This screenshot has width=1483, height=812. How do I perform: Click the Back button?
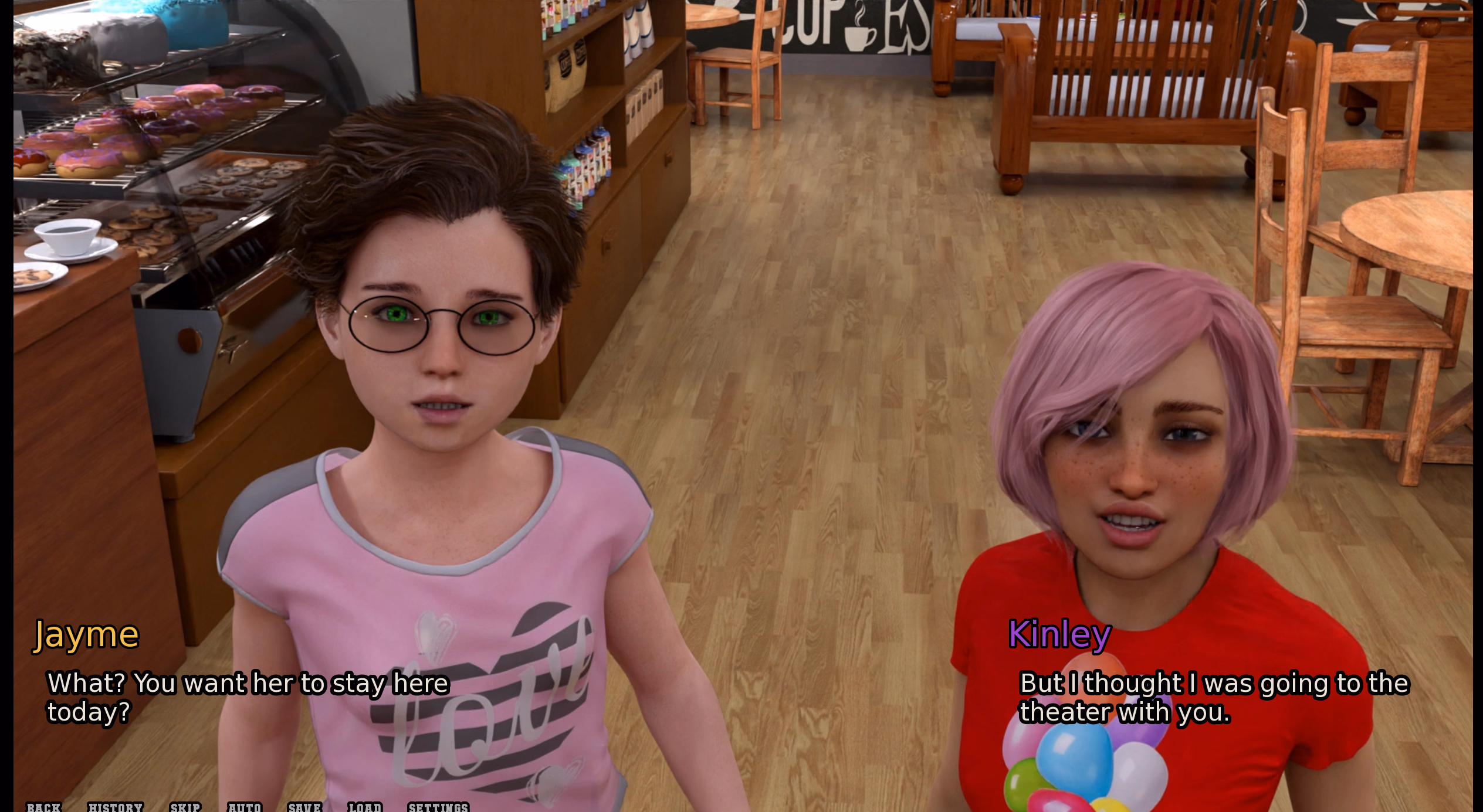coord(44,807)
